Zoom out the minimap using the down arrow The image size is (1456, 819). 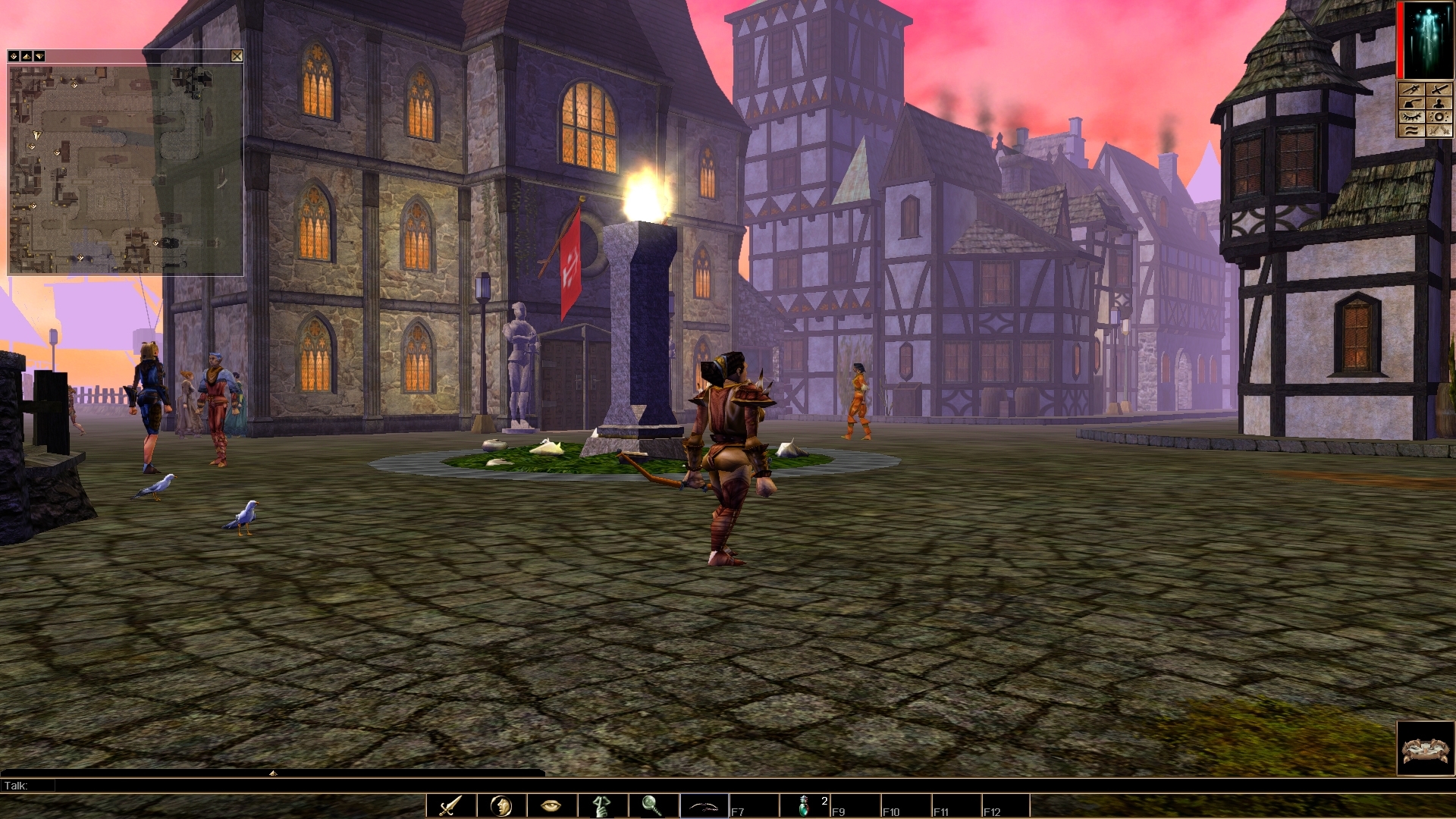pos(39,56)
